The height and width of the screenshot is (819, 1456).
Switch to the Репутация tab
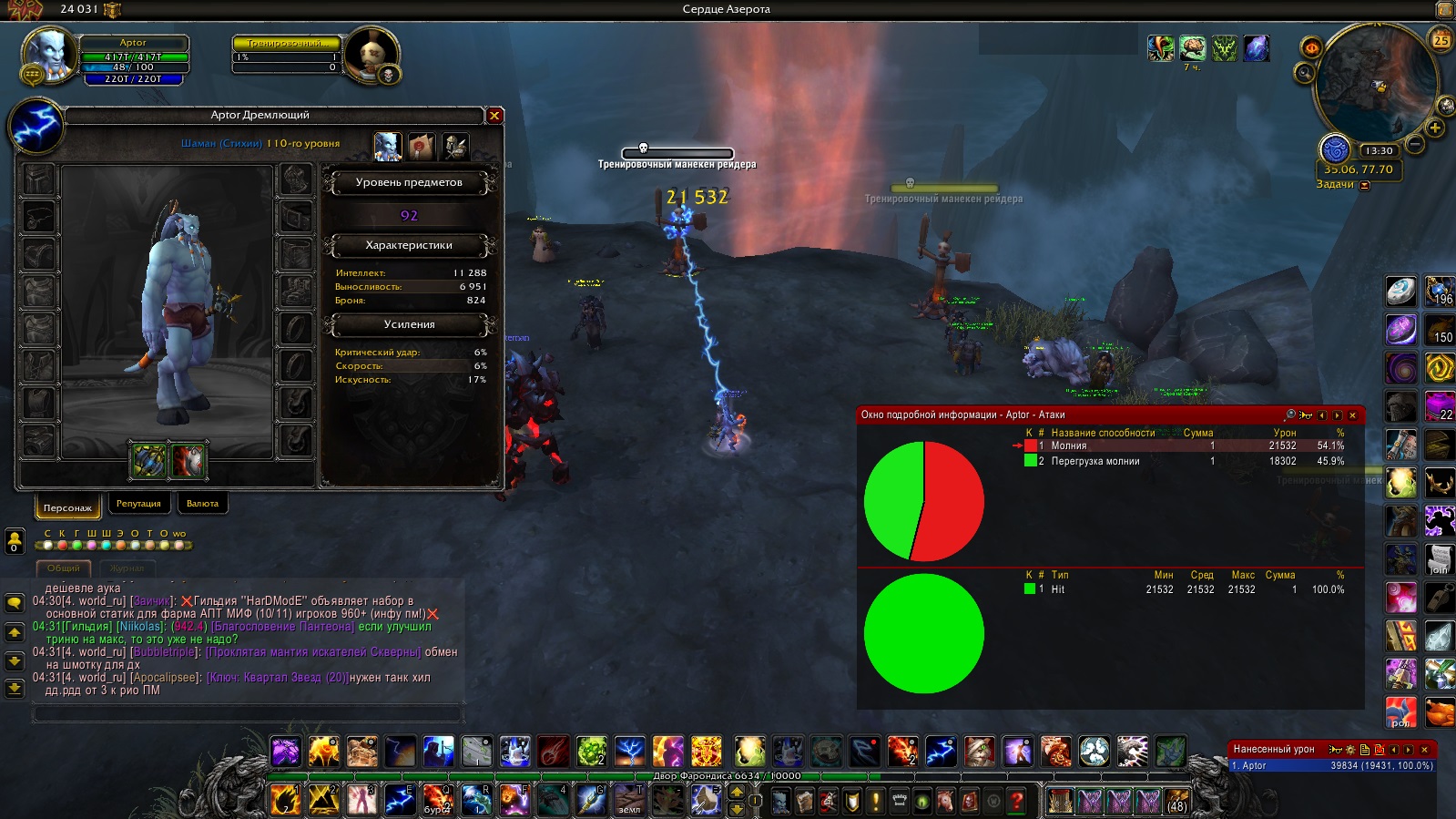tap(138, 504)
